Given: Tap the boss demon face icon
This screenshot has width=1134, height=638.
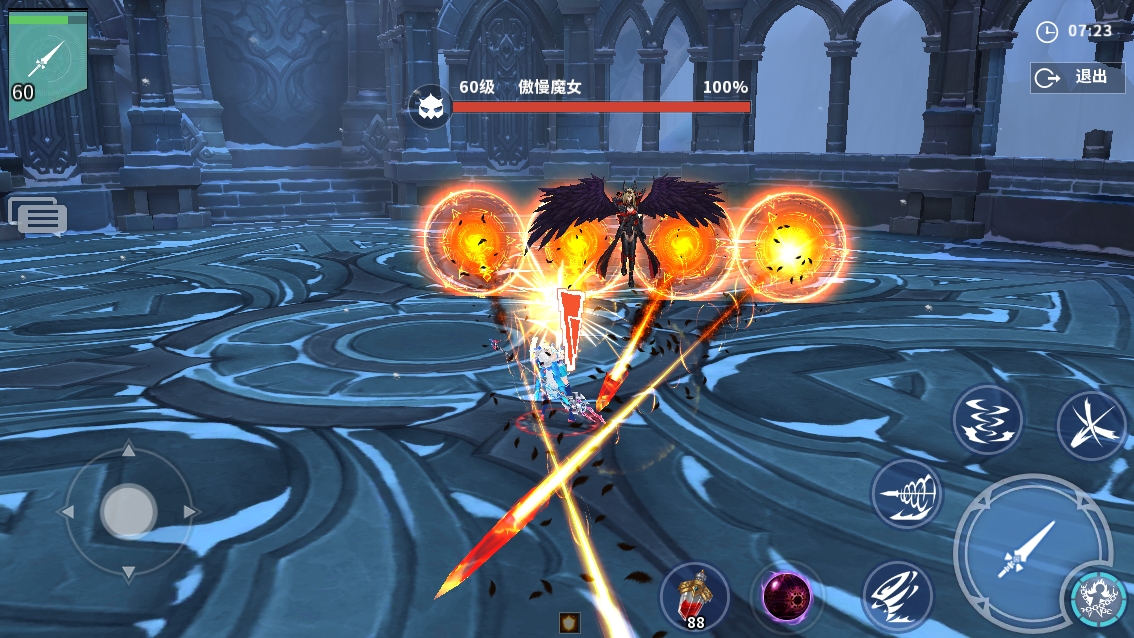Looking at the screenshot, I should [430, 105].
